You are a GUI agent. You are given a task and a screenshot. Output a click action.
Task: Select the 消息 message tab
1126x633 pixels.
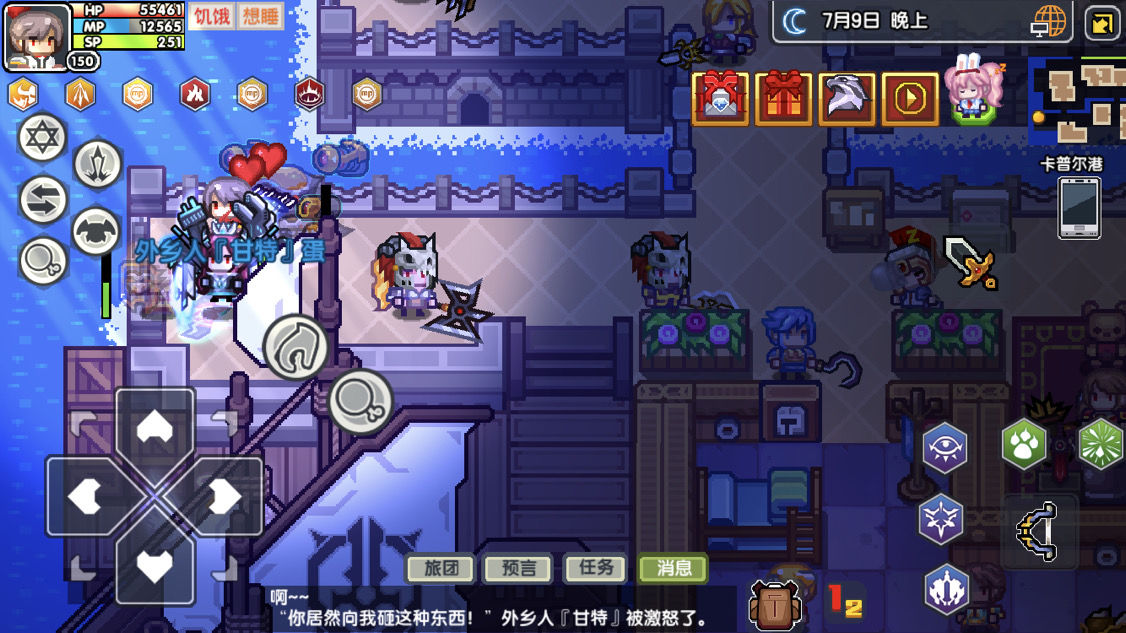(x=673, y=568)
